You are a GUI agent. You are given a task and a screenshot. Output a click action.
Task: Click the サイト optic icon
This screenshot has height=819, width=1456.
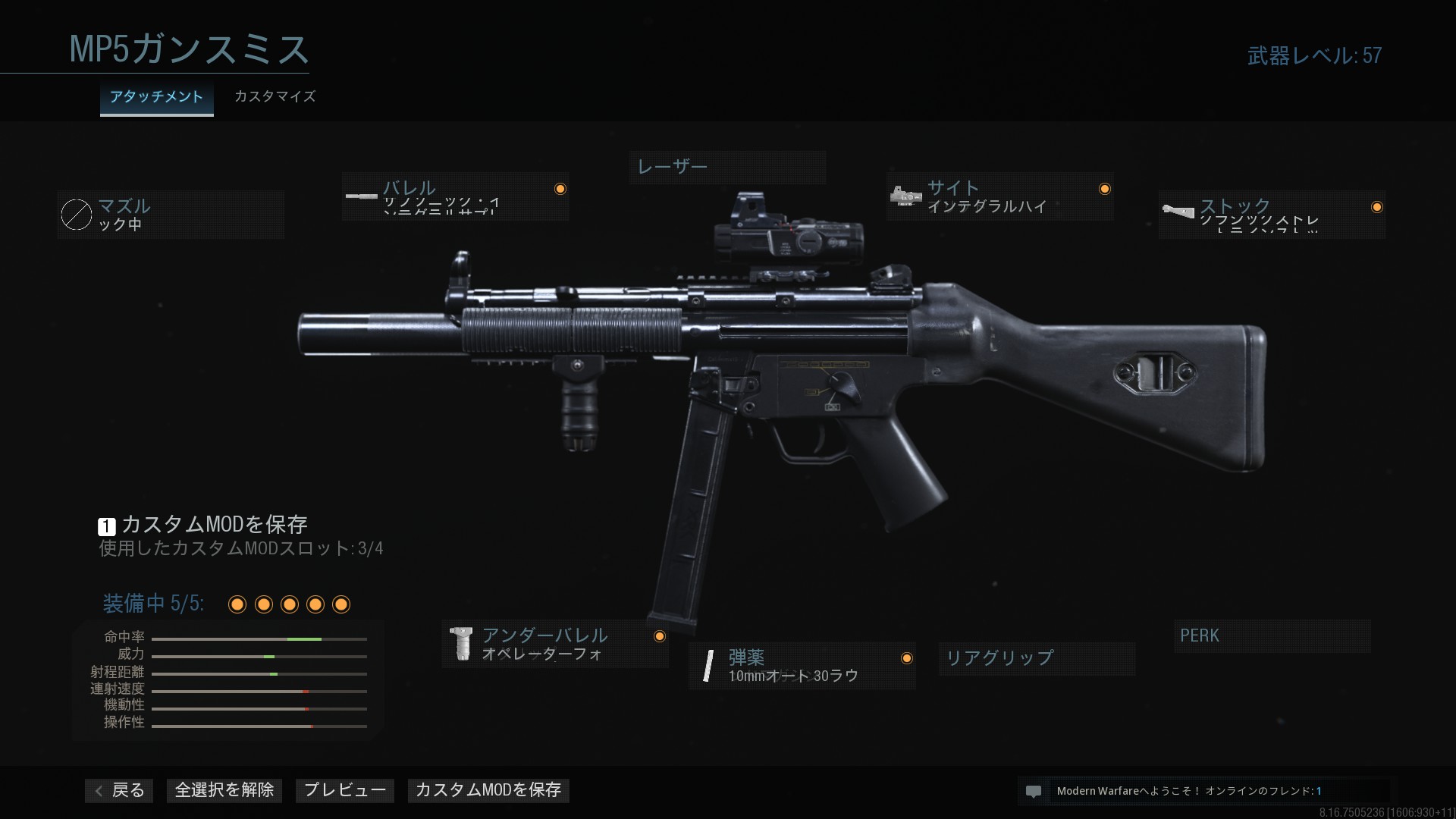tap(905, 196)
